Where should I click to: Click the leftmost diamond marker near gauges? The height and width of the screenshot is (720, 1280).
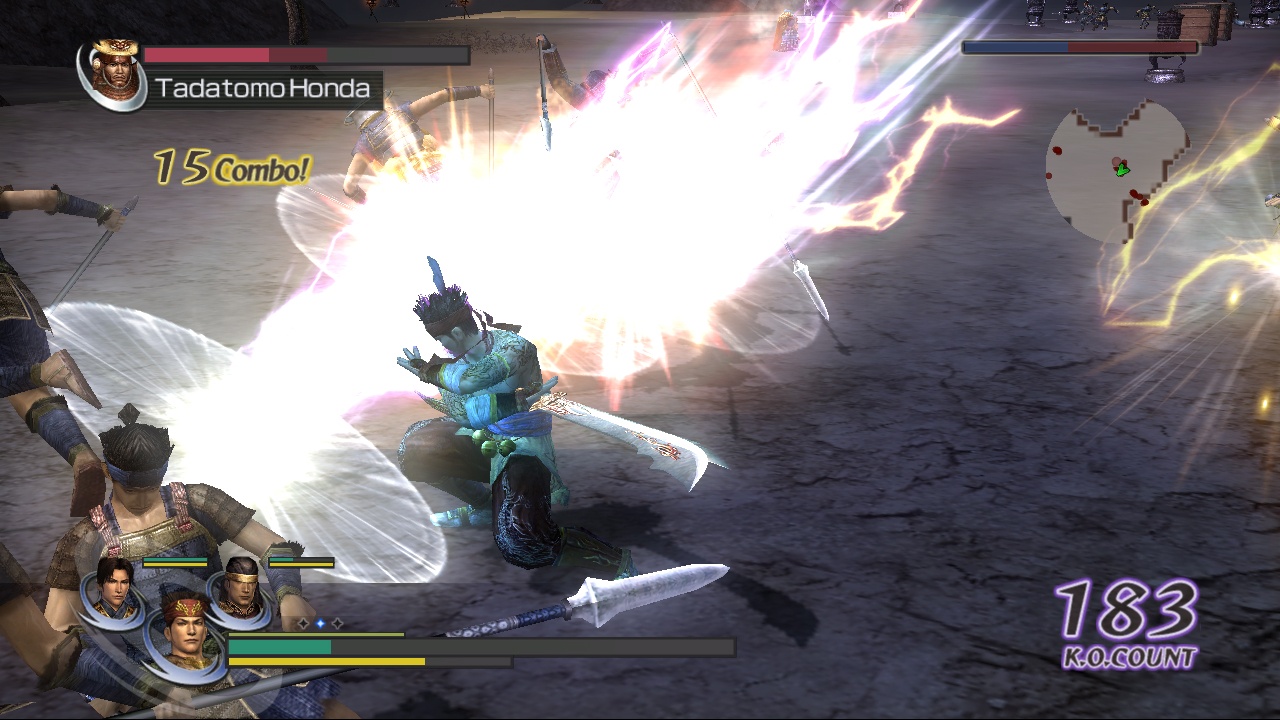click(x=303, y=623)
